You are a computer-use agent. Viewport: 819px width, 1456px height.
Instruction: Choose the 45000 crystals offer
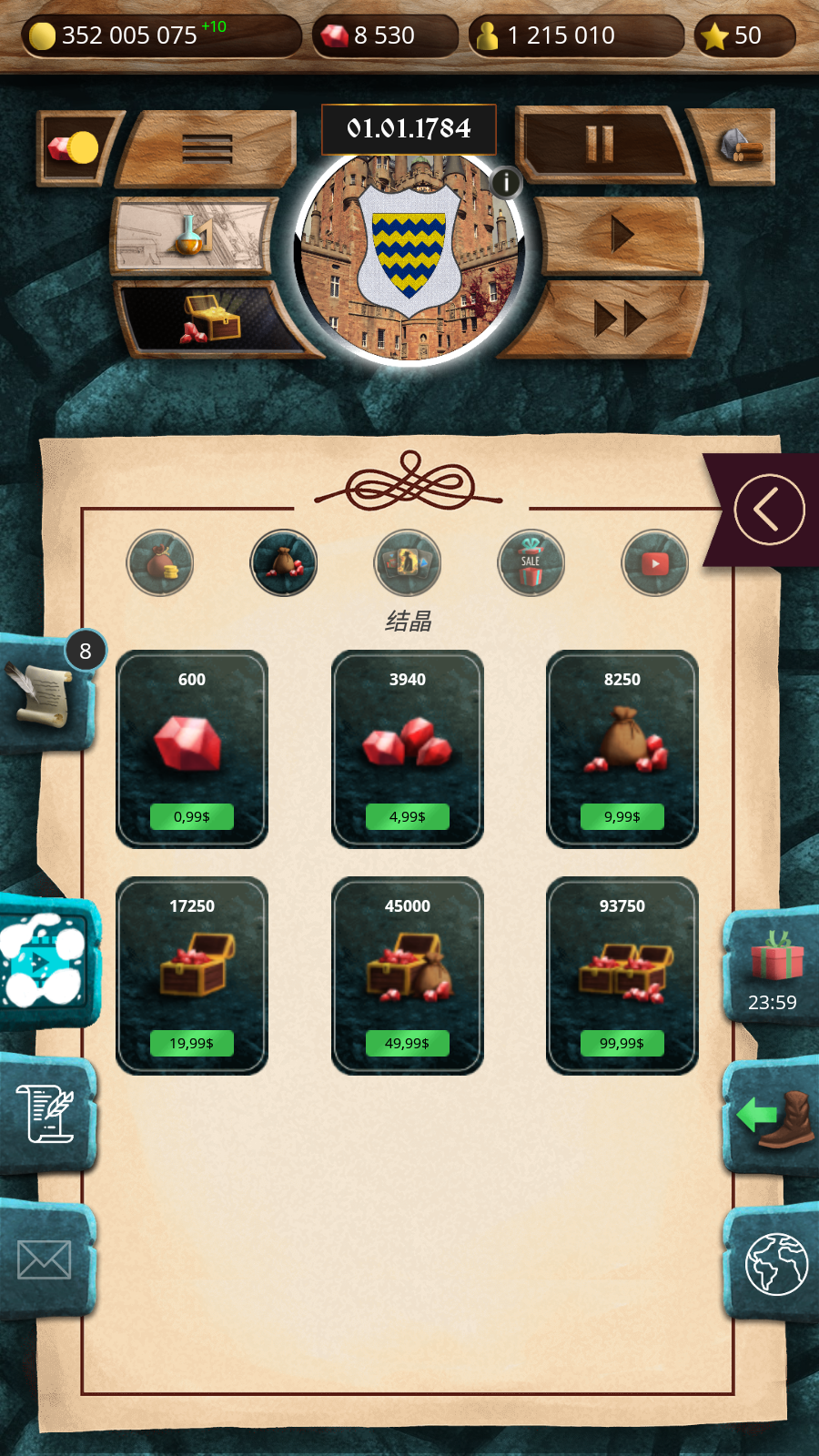pos(407,1043)
